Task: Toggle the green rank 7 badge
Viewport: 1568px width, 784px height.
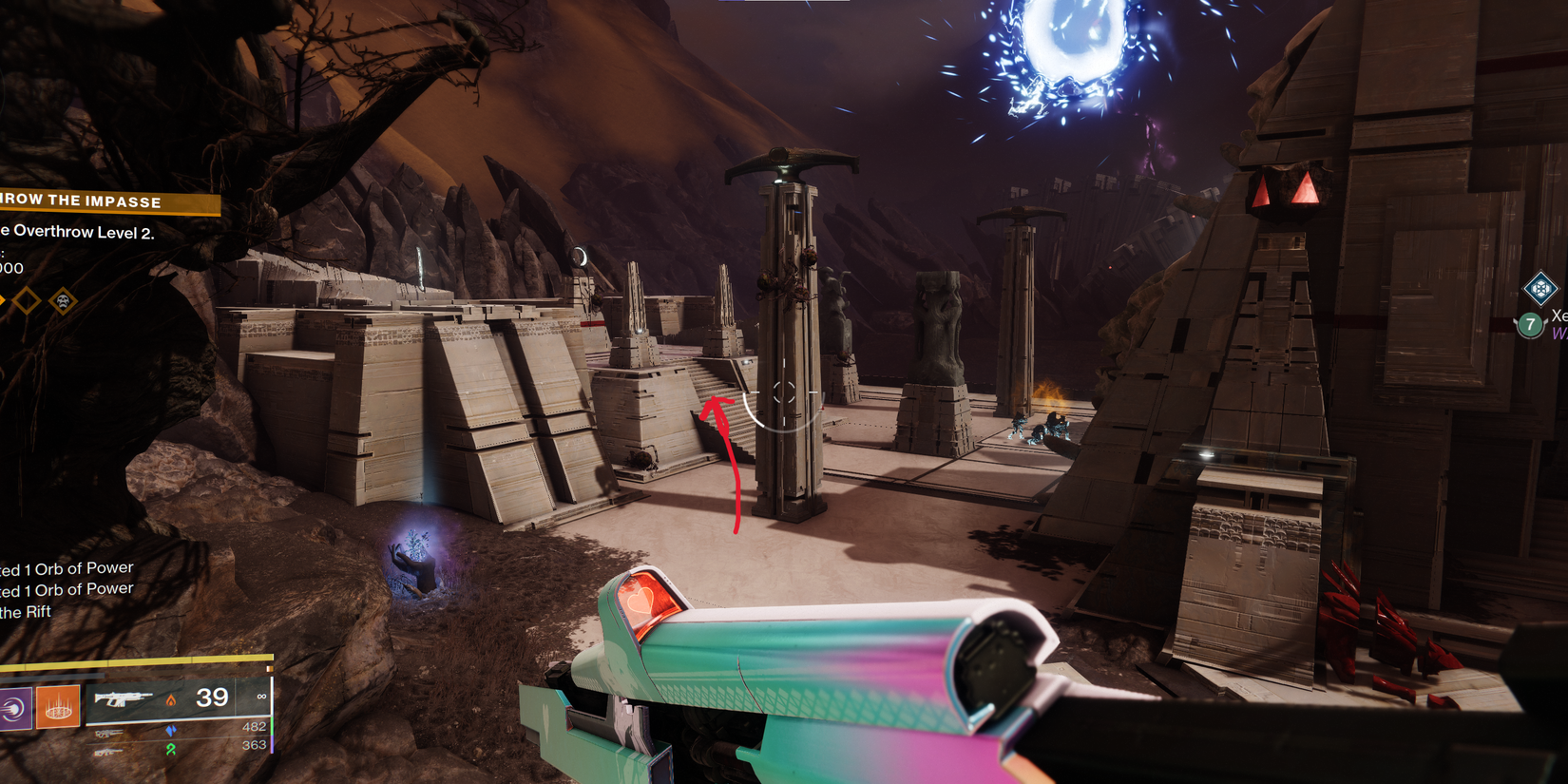Action: pos(1530,326)
